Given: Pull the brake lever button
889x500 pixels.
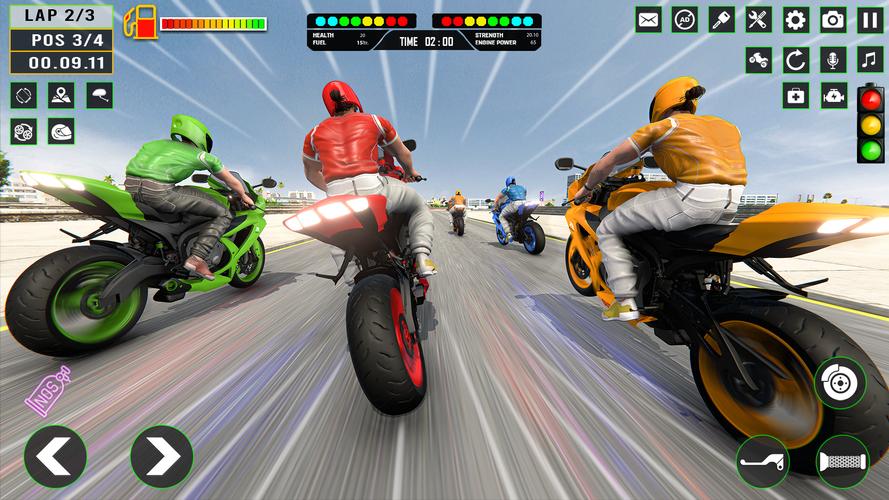Looking at the screenshot, I should pos(762,461).
